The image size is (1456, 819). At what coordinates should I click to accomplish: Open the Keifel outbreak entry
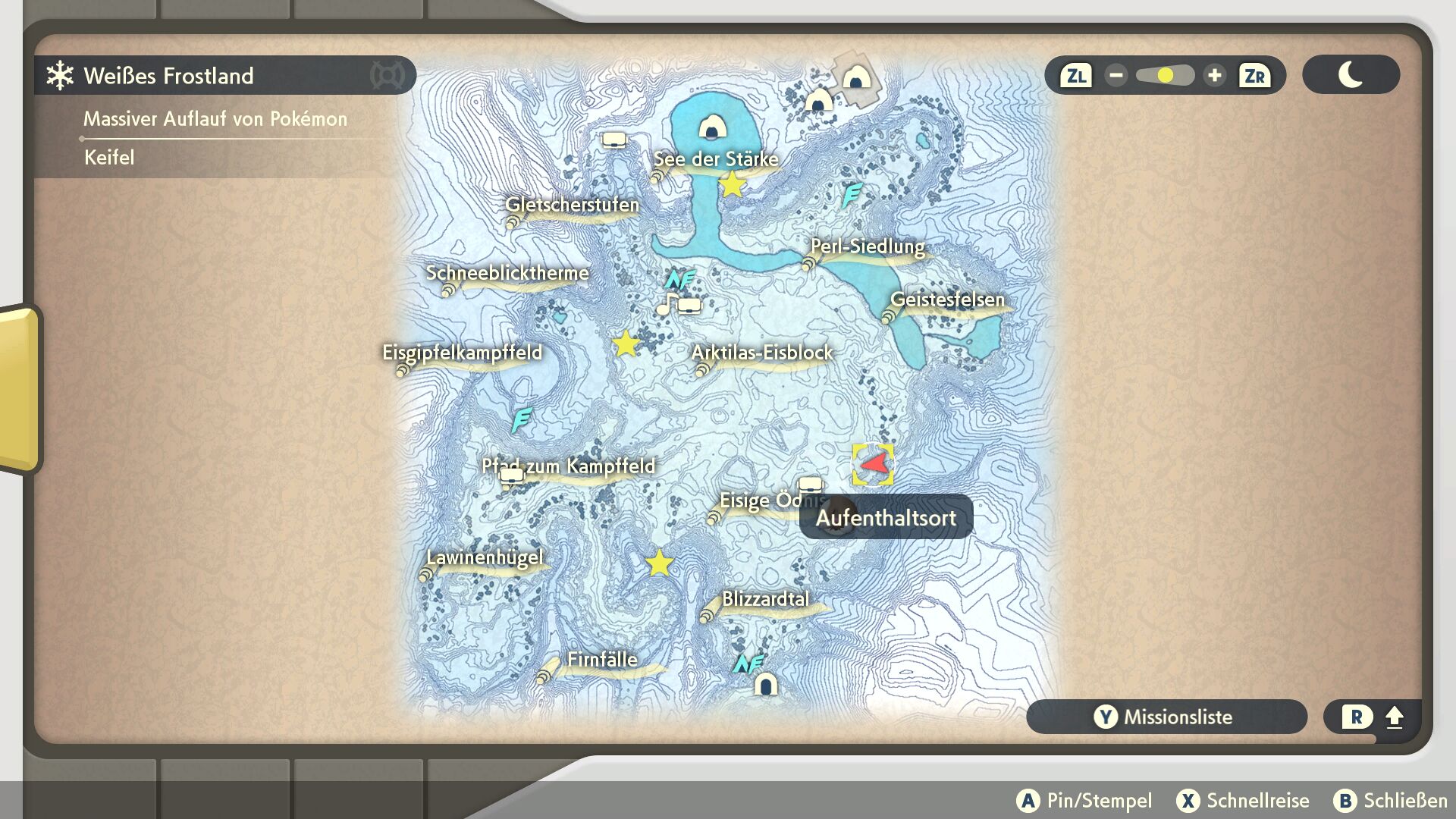109,158
